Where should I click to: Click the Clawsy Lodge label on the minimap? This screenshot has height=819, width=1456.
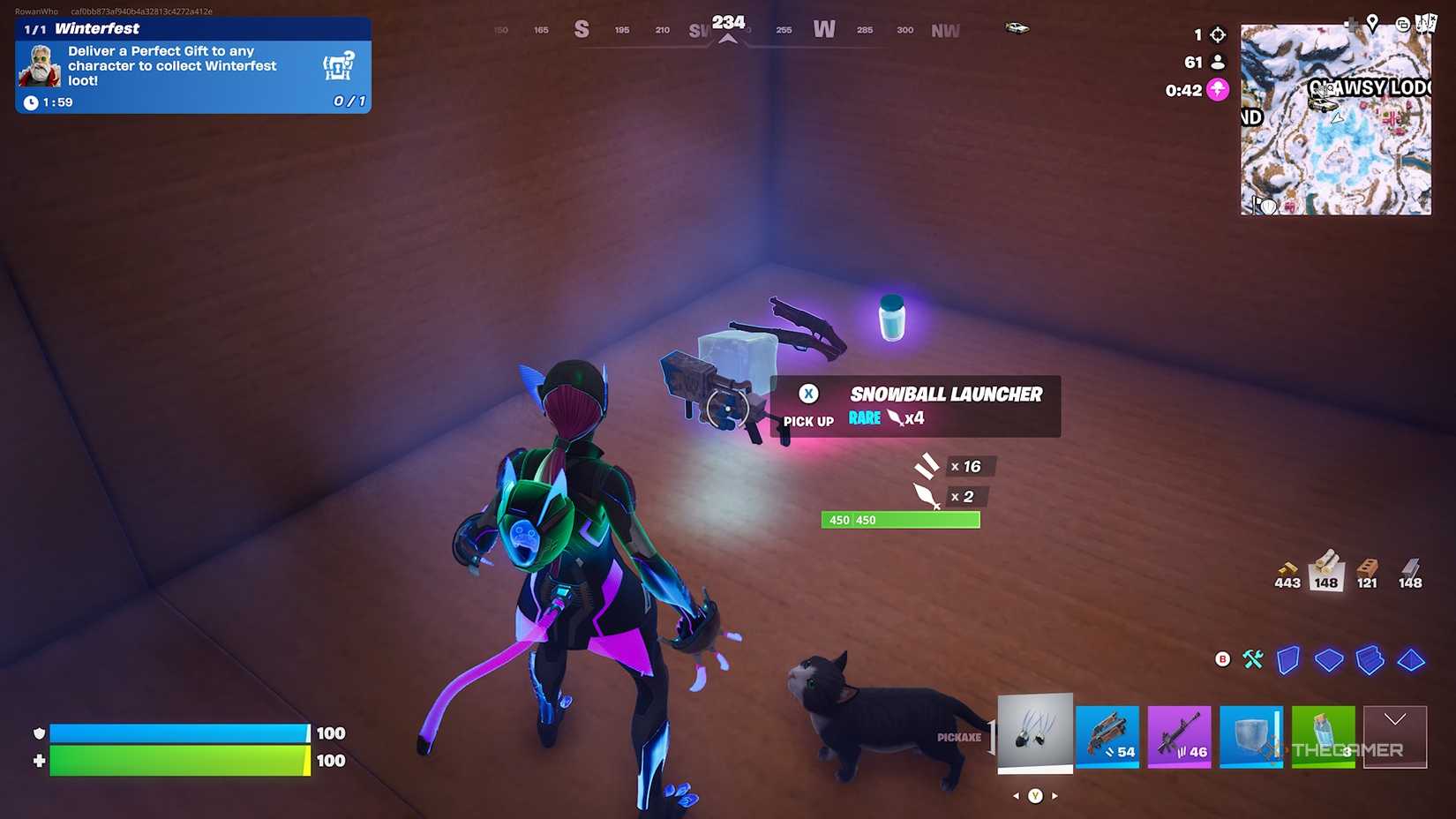point(1367,87)
